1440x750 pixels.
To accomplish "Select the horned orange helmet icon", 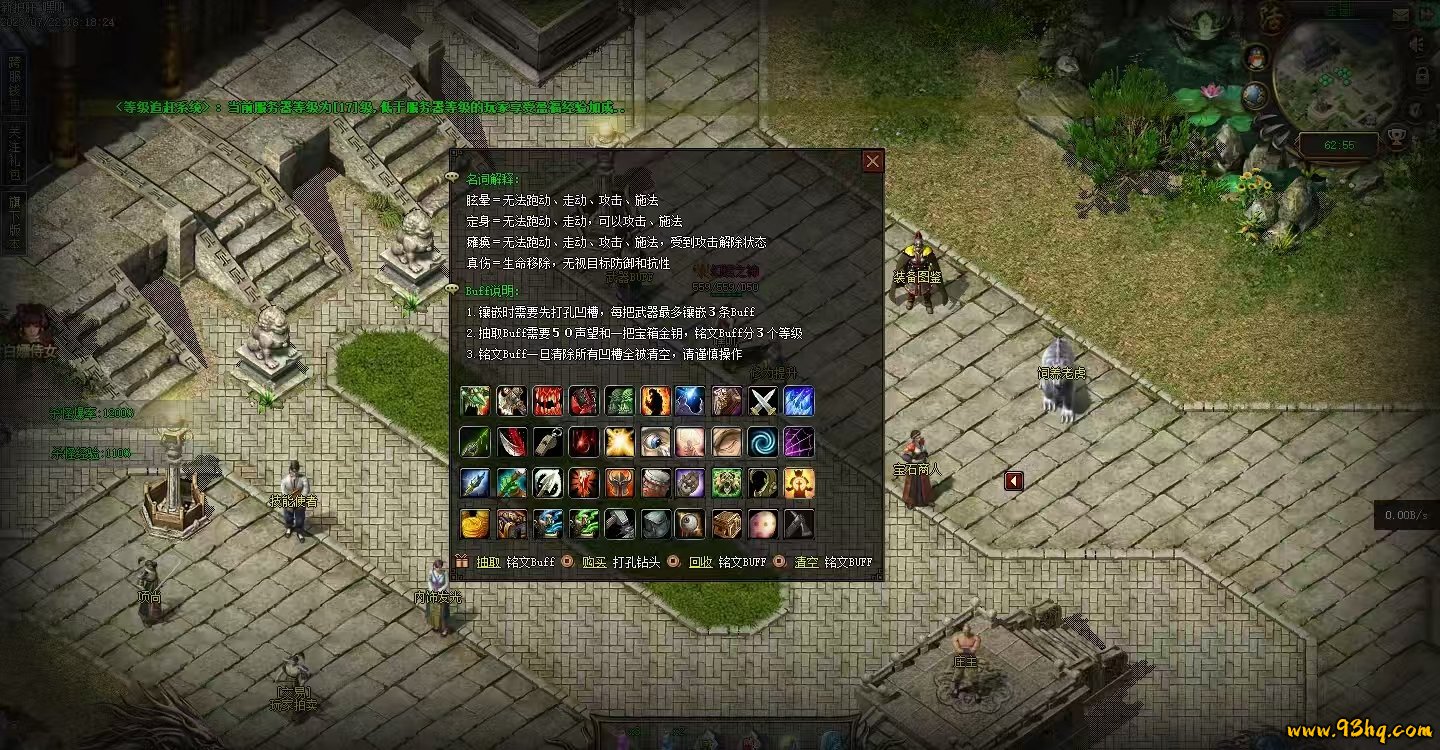I will click(x=619, y=483).
